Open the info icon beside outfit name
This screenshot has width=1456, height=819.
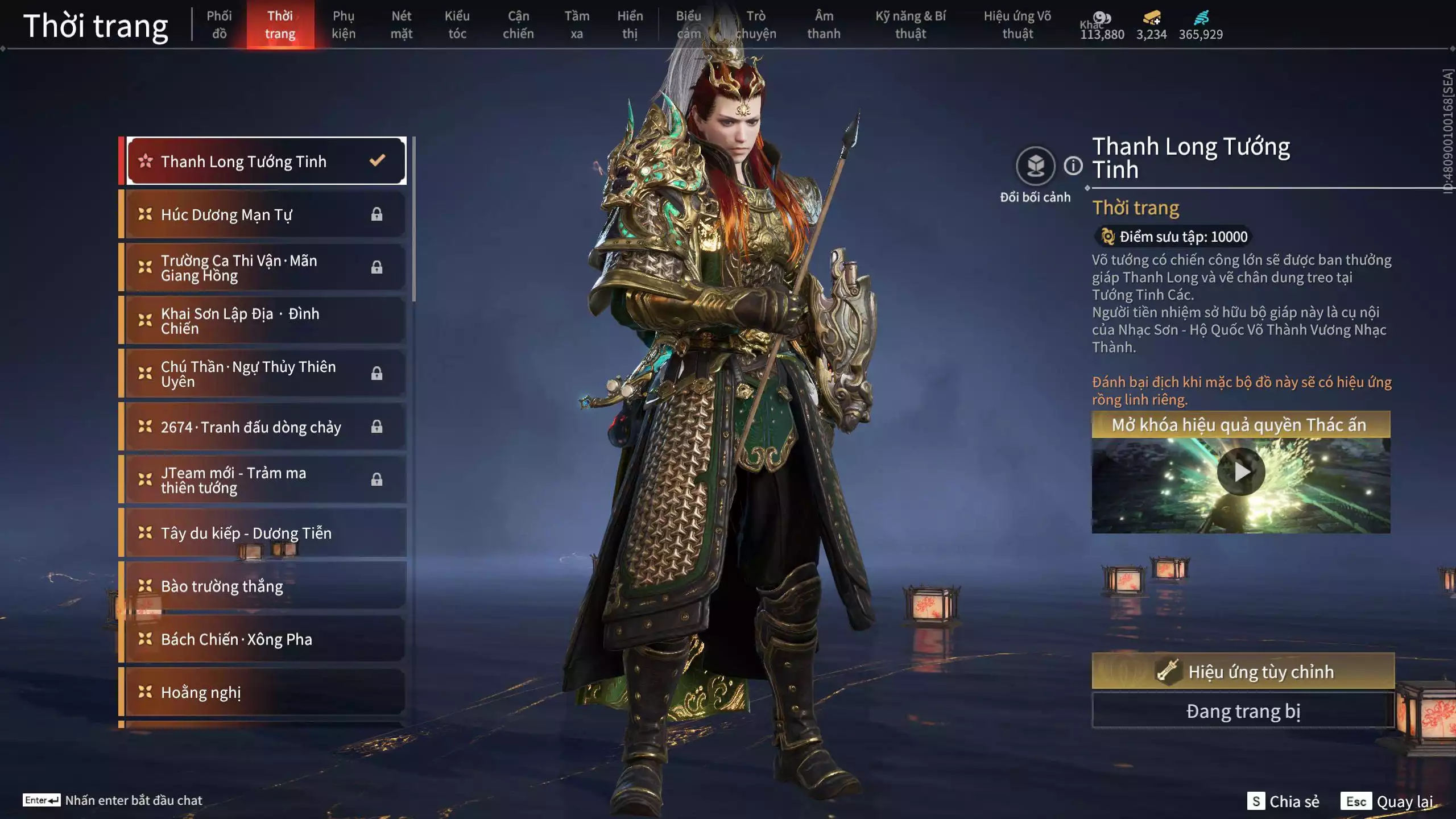click(1073, 166)
